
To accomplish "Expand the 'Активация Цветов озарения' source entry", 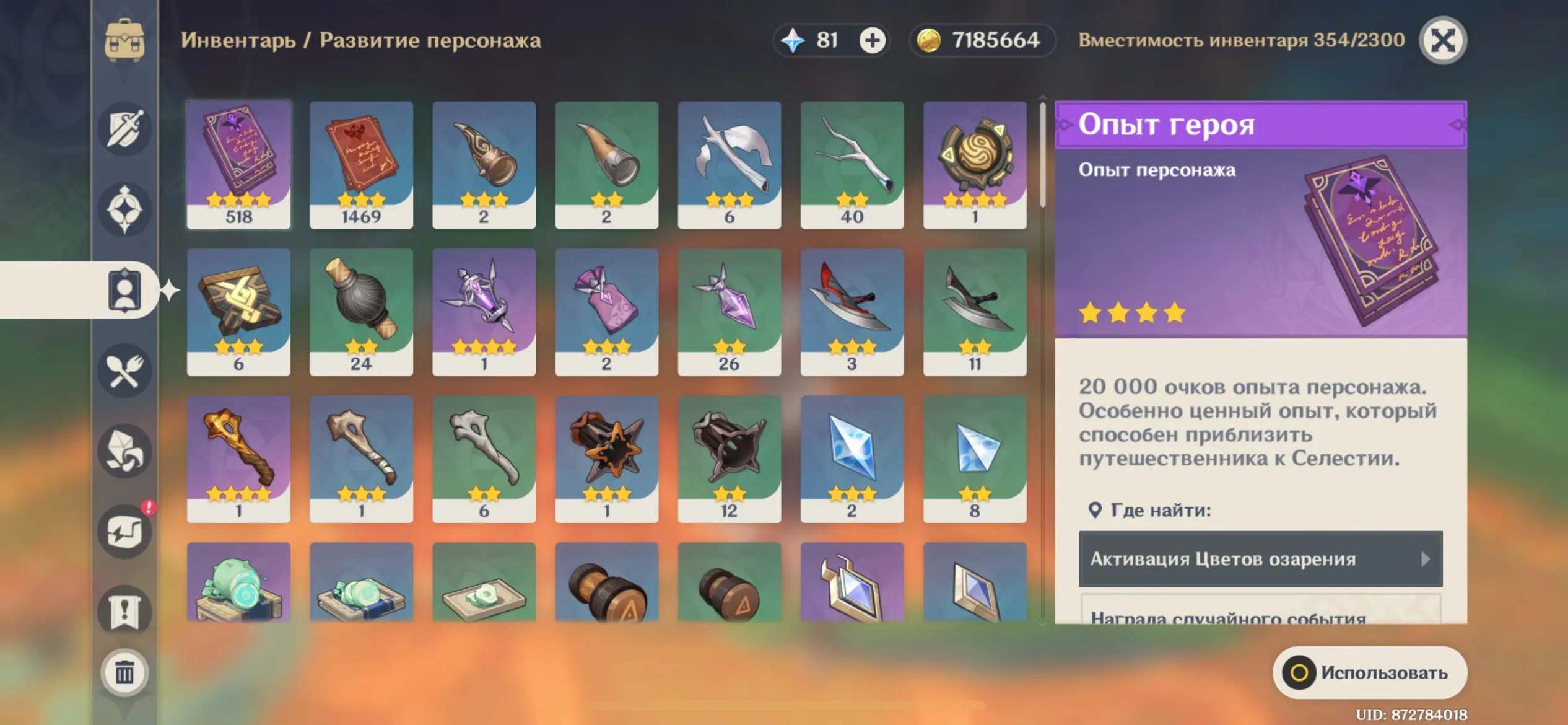I will (1259, 558).
